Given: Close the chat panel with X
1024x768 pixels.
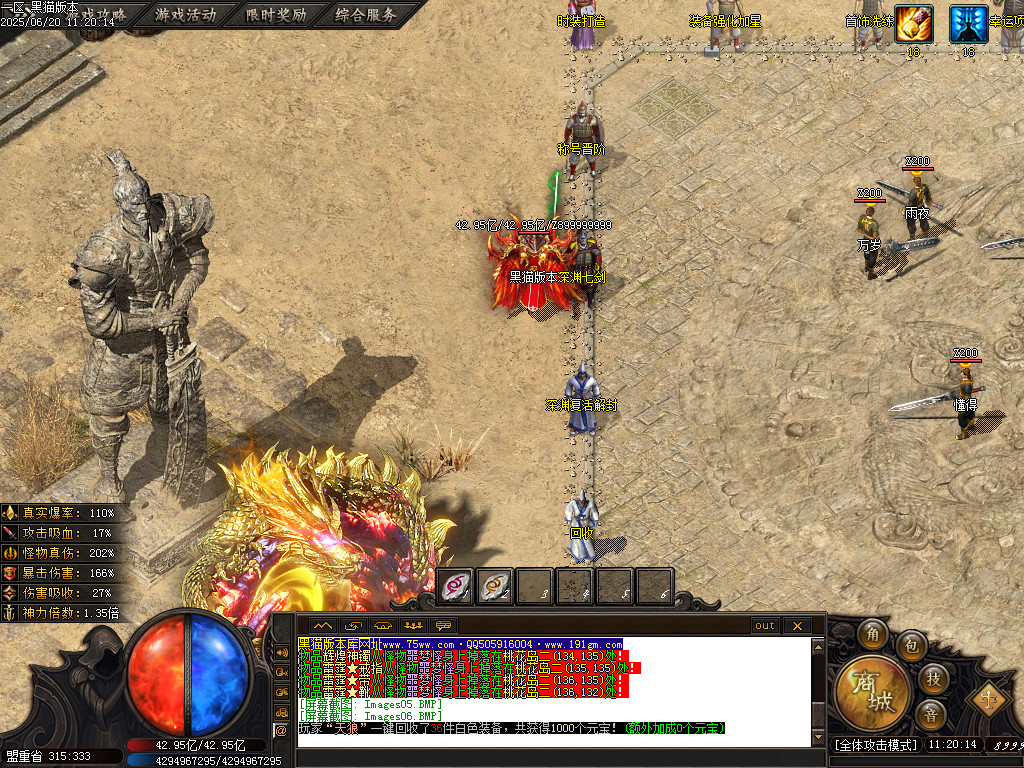Looking at the screenshot, I should coord(797,626).
